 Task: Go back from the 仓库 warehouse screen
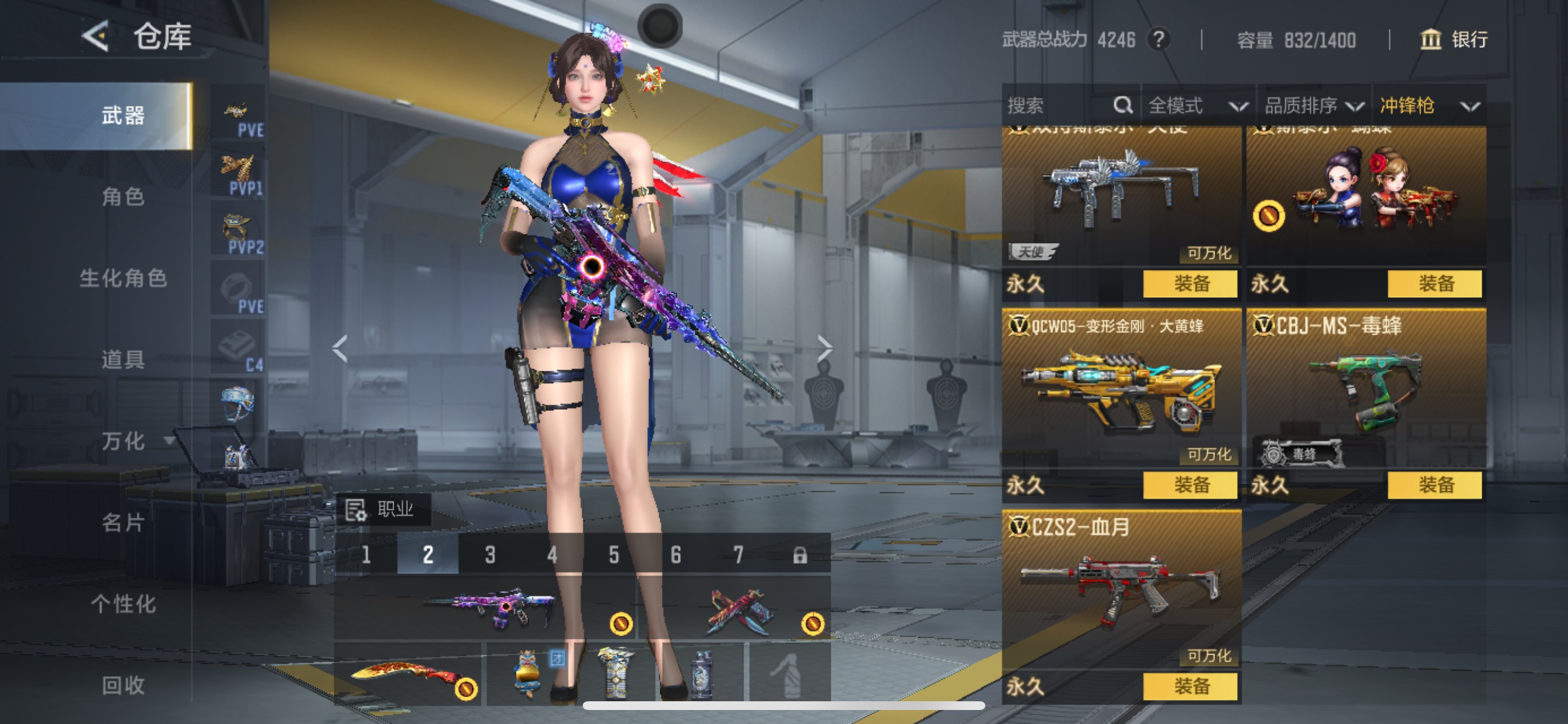click(96, 37)
